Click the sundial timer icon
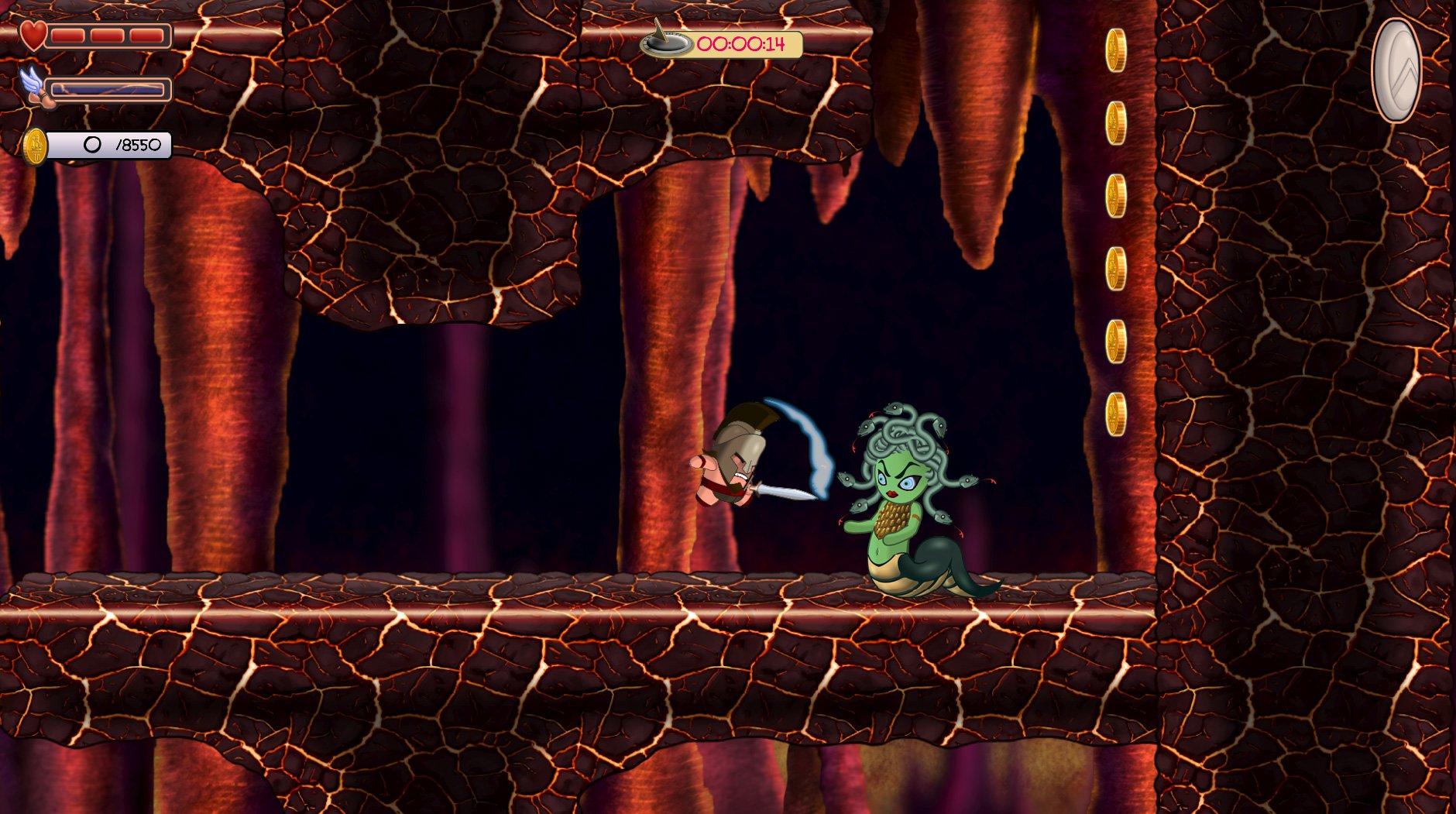Screen dimensions: 1456x814 point(664,45)
